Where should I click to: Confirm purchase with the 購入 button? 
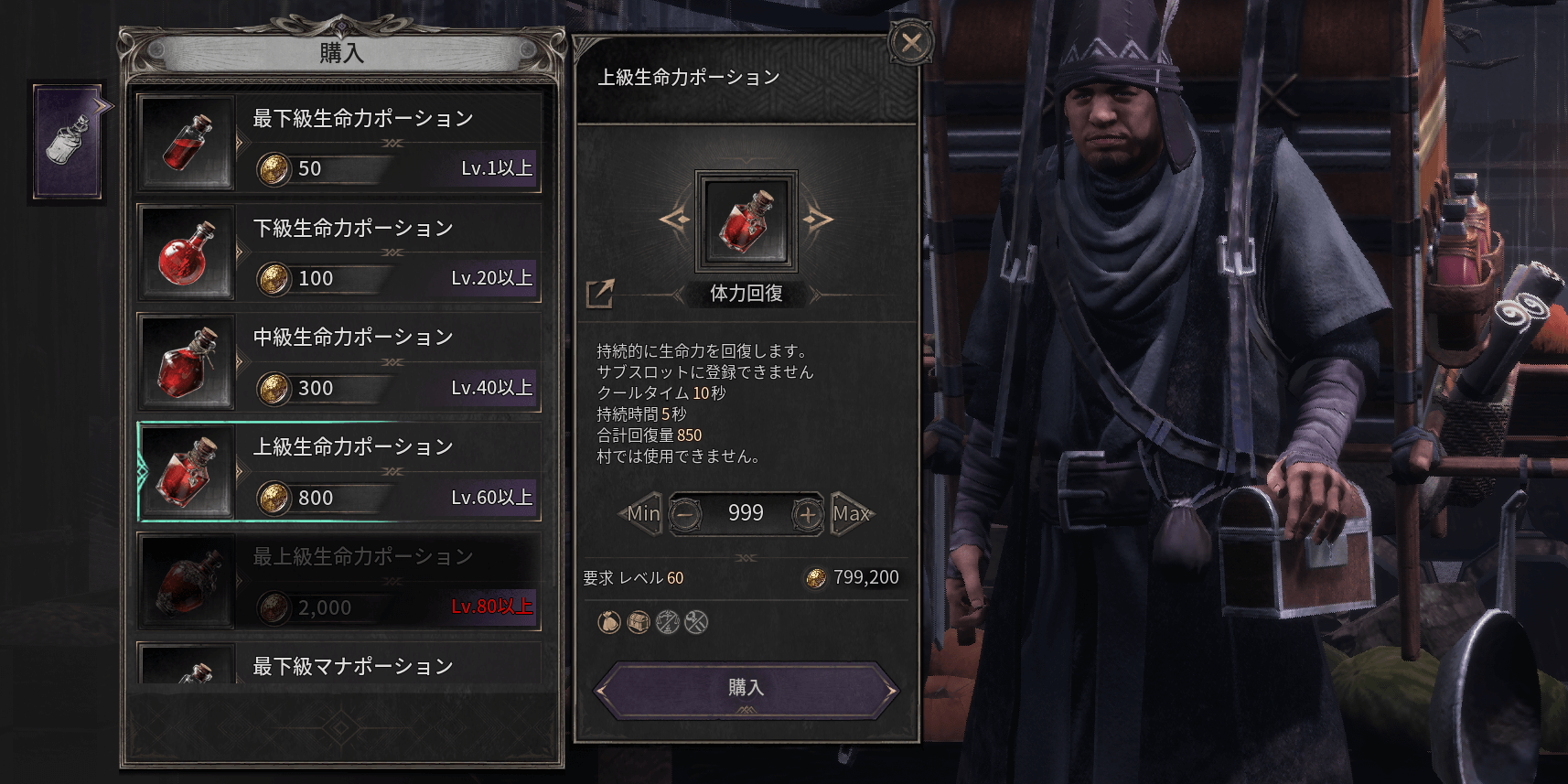745,687
